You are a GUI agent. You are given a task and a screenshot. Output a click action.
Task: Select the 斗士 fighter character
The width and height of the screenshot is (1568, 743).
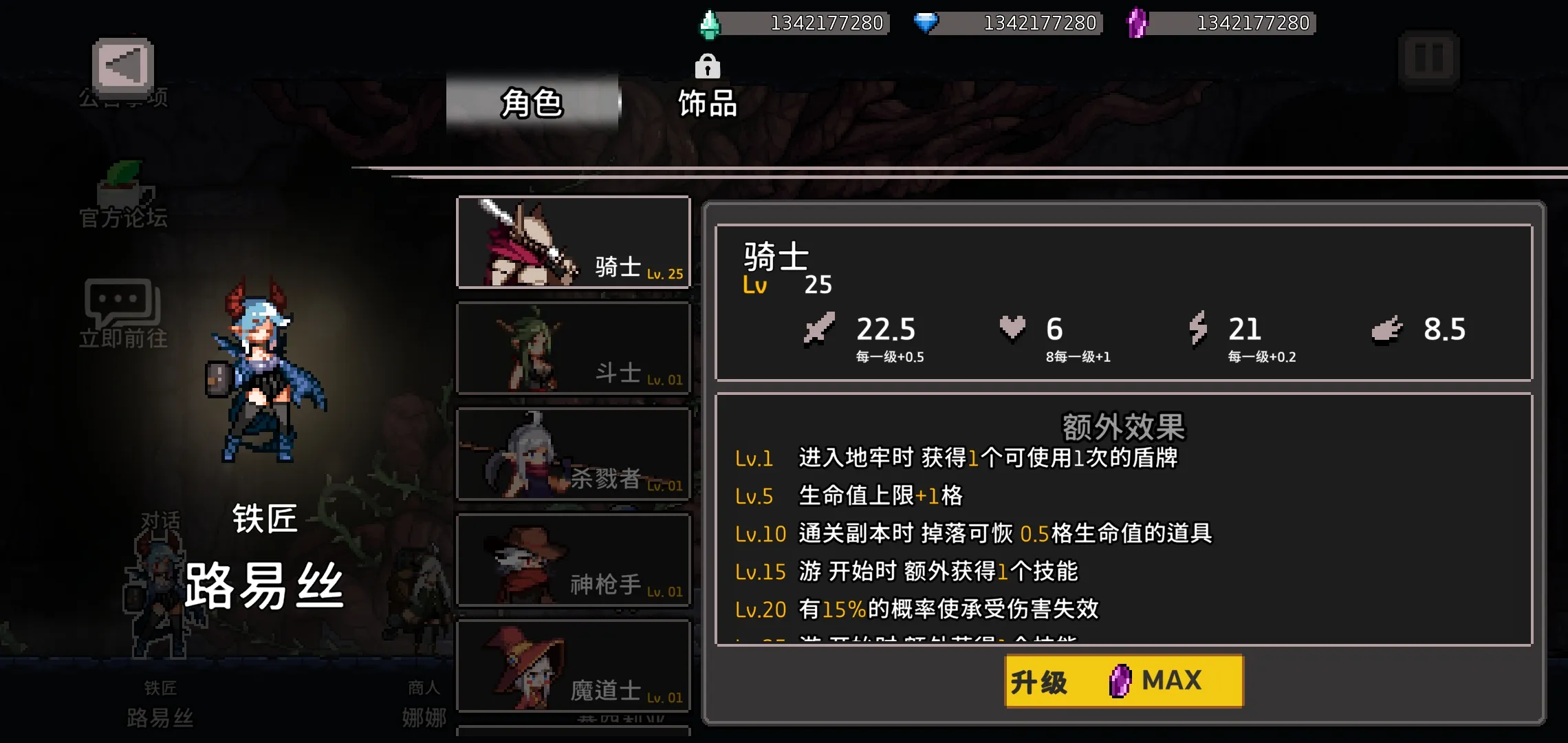[573, 348]
